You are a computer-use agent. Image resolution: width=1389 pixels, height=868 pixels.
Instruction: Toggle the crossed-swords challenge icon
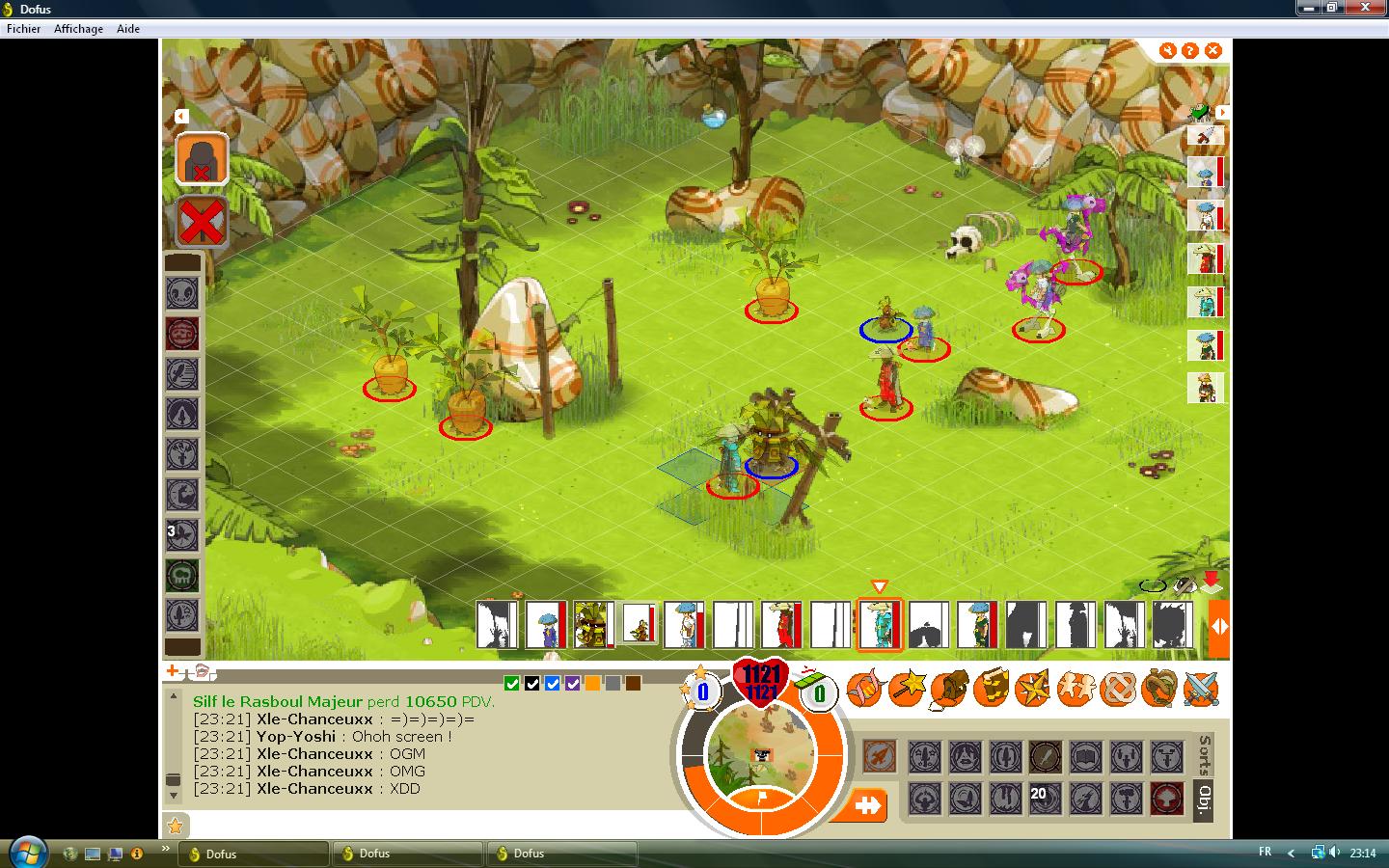point(1201,689)
